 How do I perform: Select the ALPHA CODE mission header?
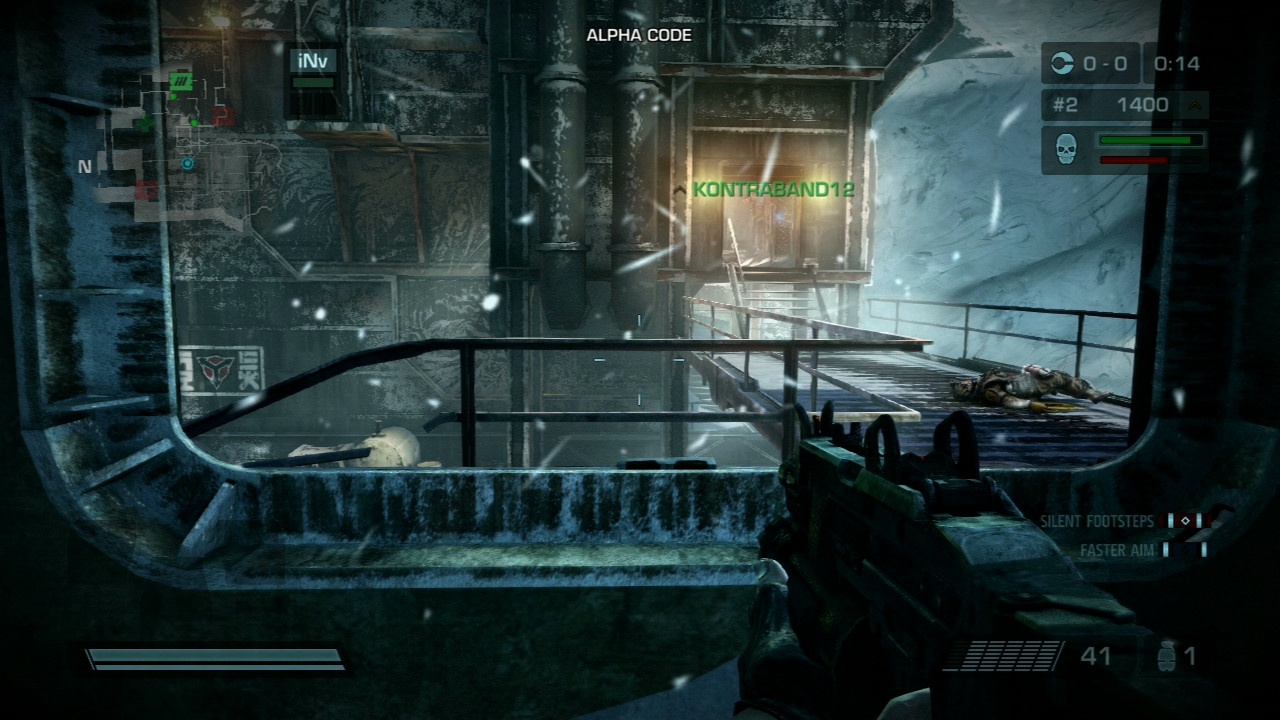639,34
